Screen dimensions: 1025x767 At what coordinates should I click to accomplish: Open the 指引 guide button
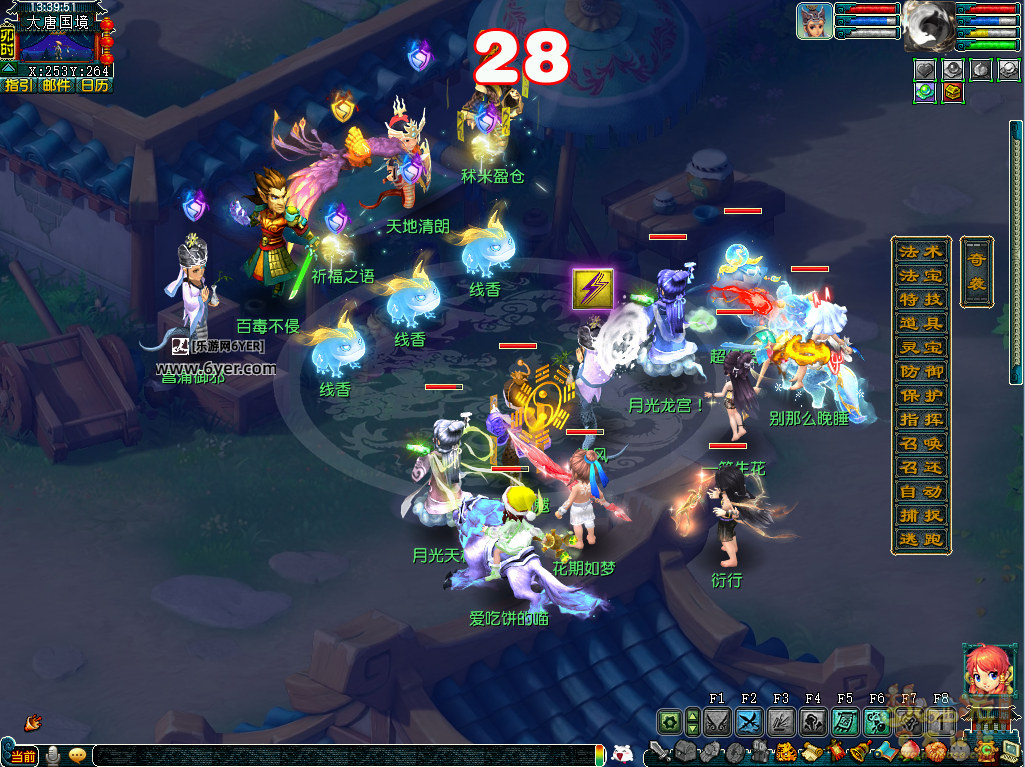[19, 86]
